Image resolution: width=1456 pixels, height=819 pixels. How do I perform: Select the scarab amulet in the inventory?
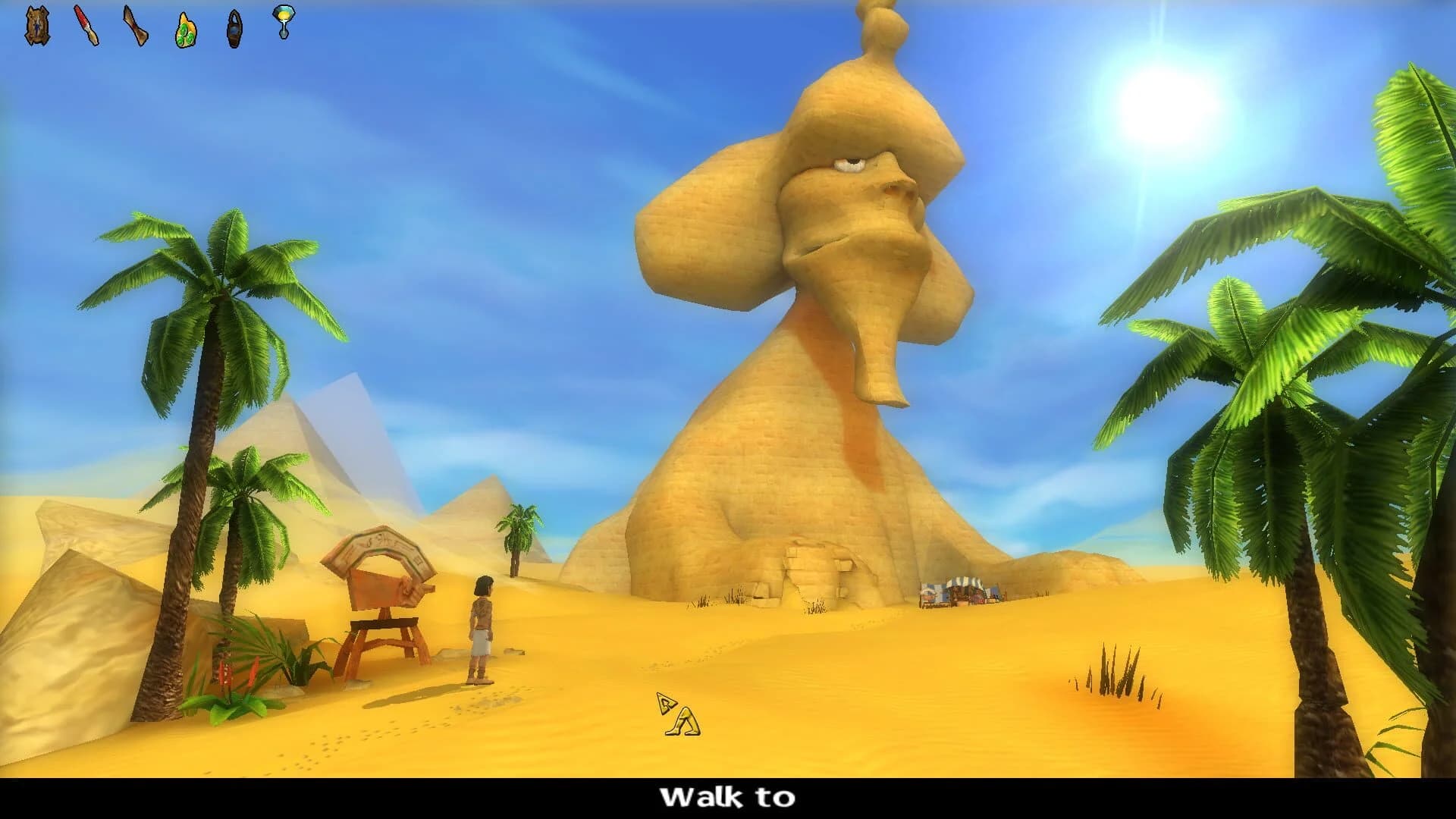click(x=36, y=24)
